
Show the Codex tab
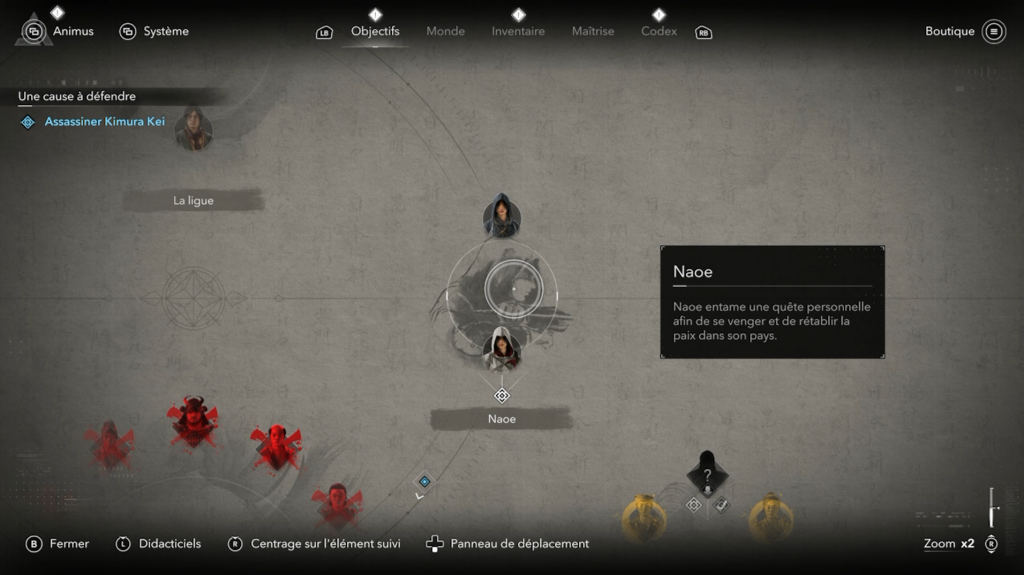(659, 31)
